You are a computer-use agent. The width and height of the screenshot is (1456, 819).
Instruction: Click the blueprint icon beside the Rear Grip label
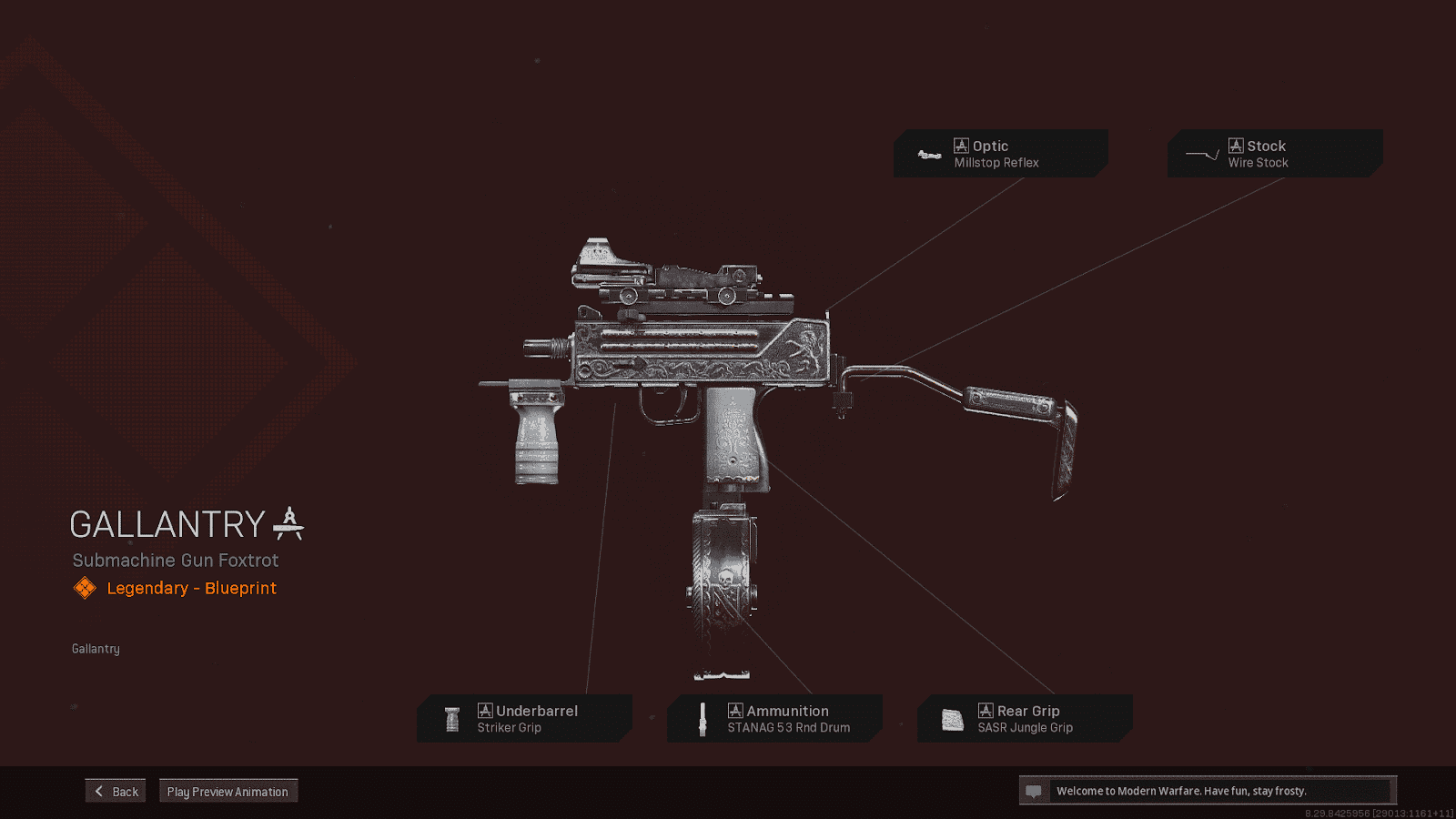click(x=986, y=711)
